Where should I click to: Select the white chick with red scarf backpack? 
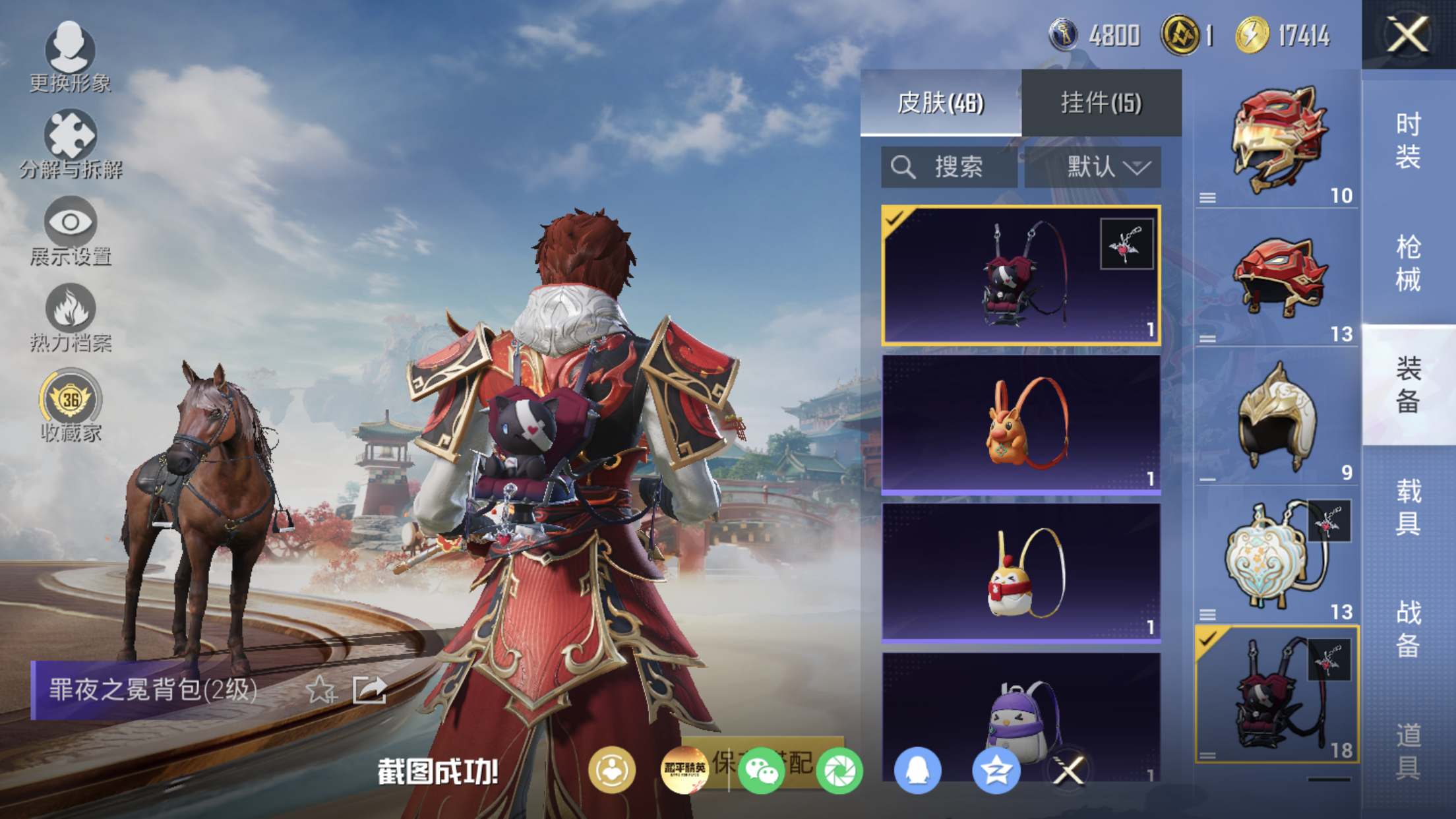pyautogui.click(x=1021, y=572)
